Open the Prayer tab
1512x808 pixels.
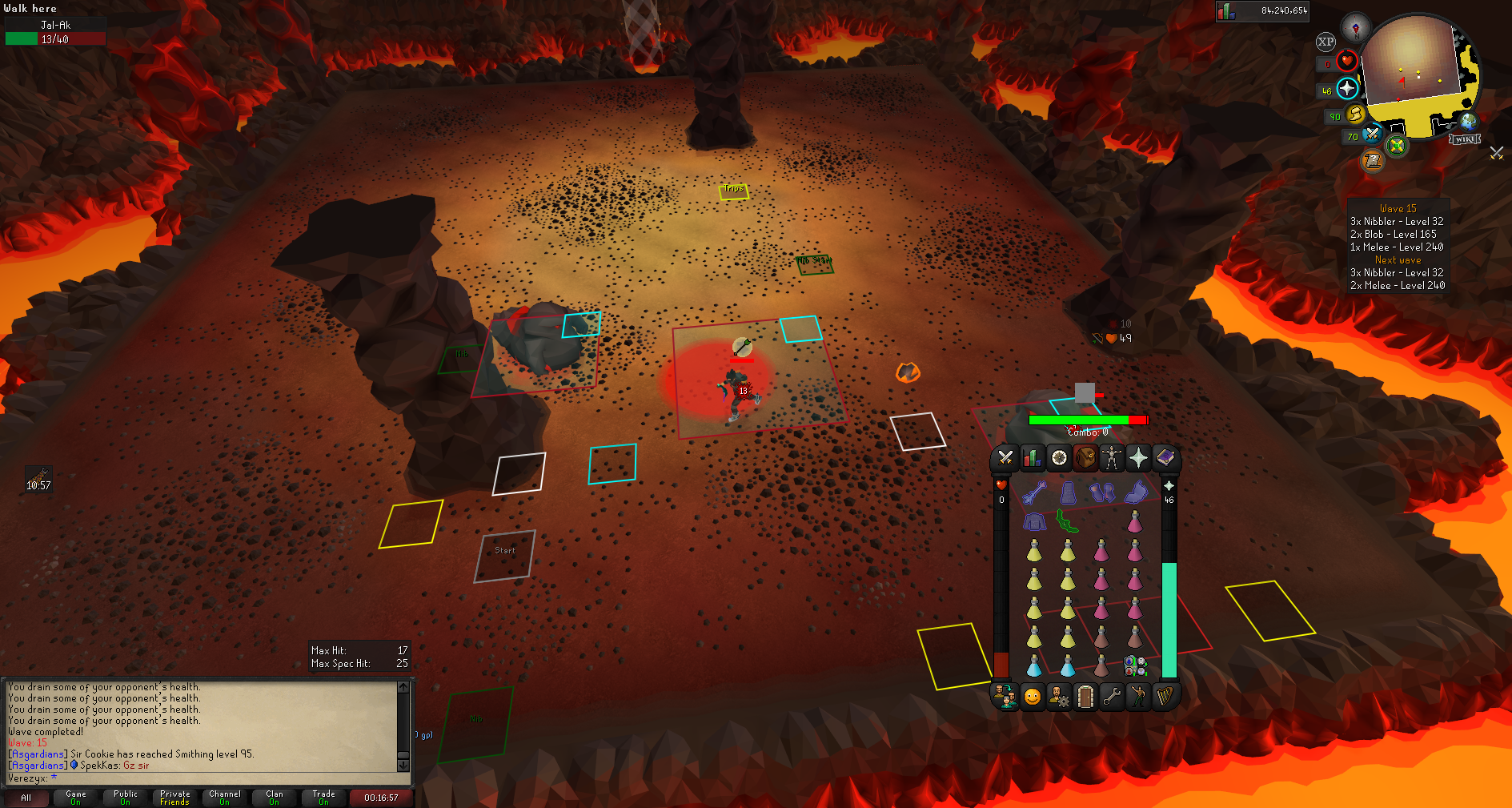point(1138,457)
